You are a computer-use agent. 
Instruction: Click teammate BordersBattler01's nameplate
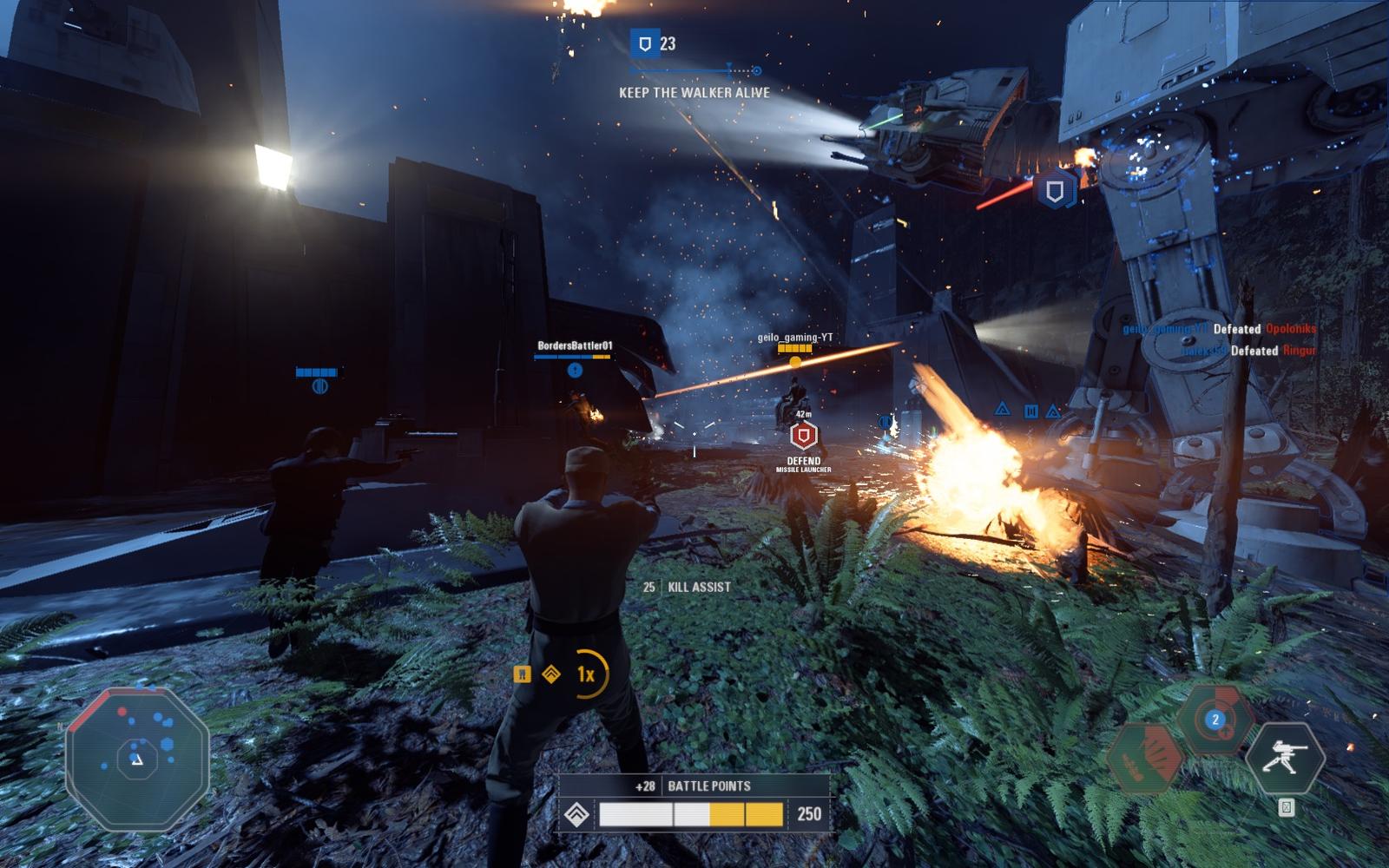click(574, 345)
